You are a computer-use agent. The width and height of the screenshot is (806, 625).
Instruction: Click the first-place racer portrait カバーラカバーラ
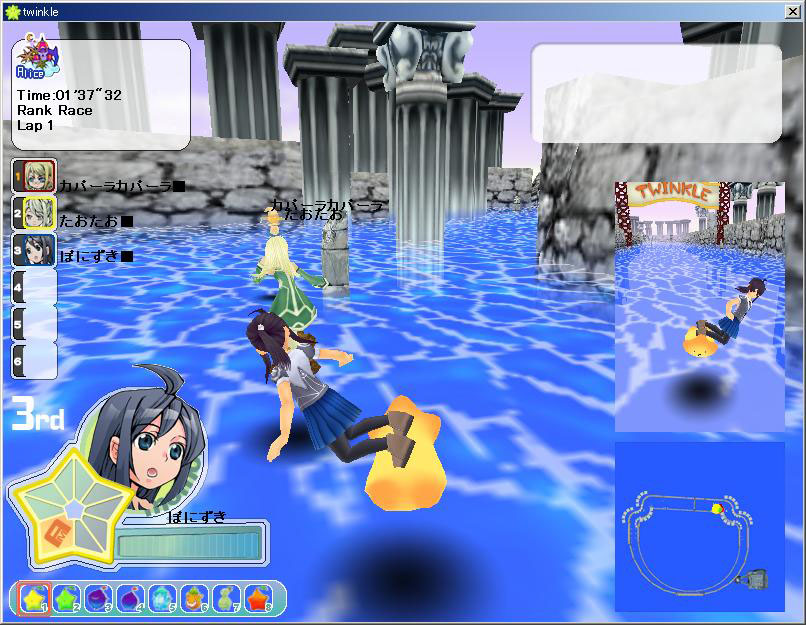click(x=33, y=176)
